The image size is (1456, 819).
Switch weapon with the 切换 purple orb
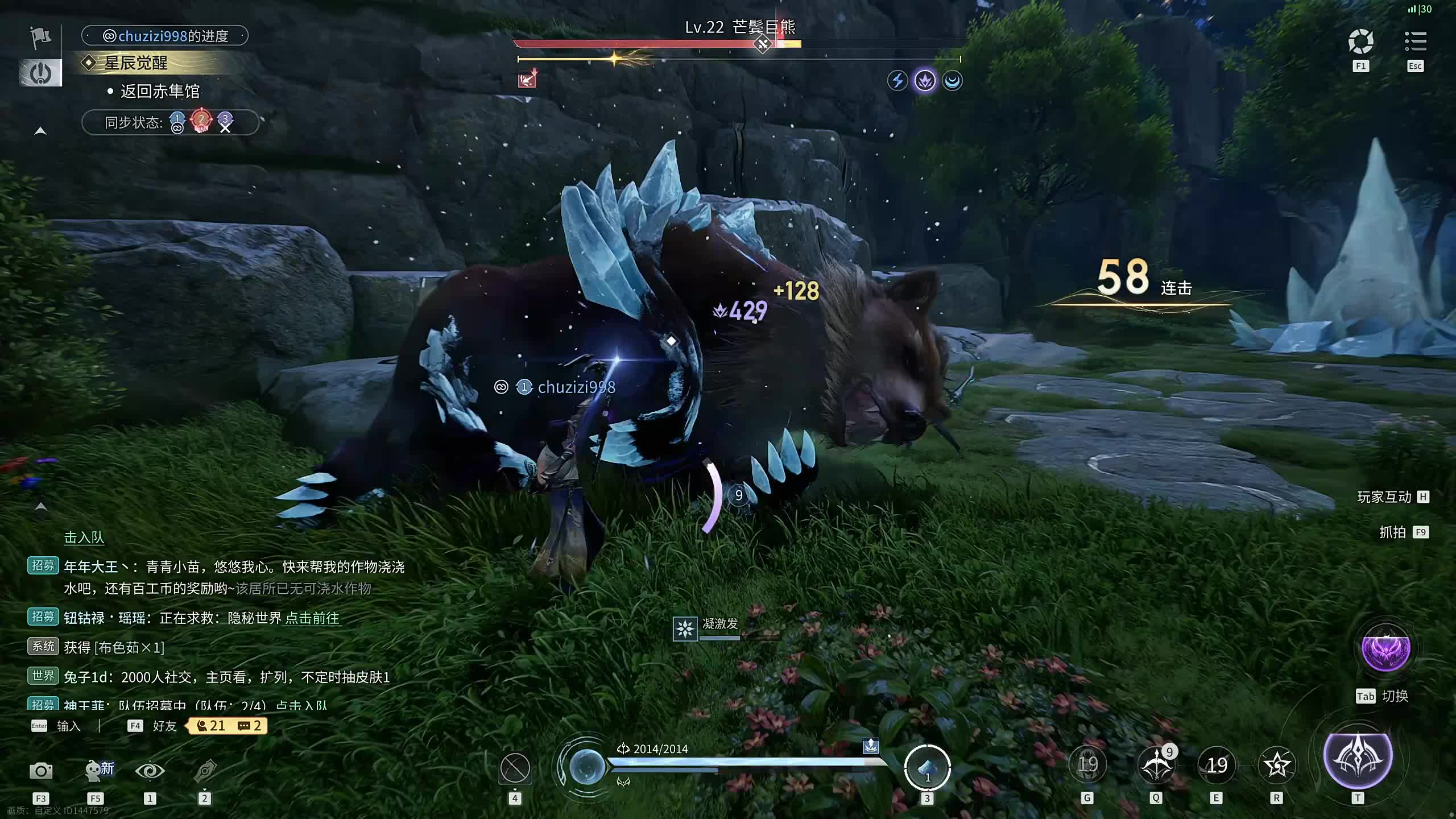pos(1385,650)
